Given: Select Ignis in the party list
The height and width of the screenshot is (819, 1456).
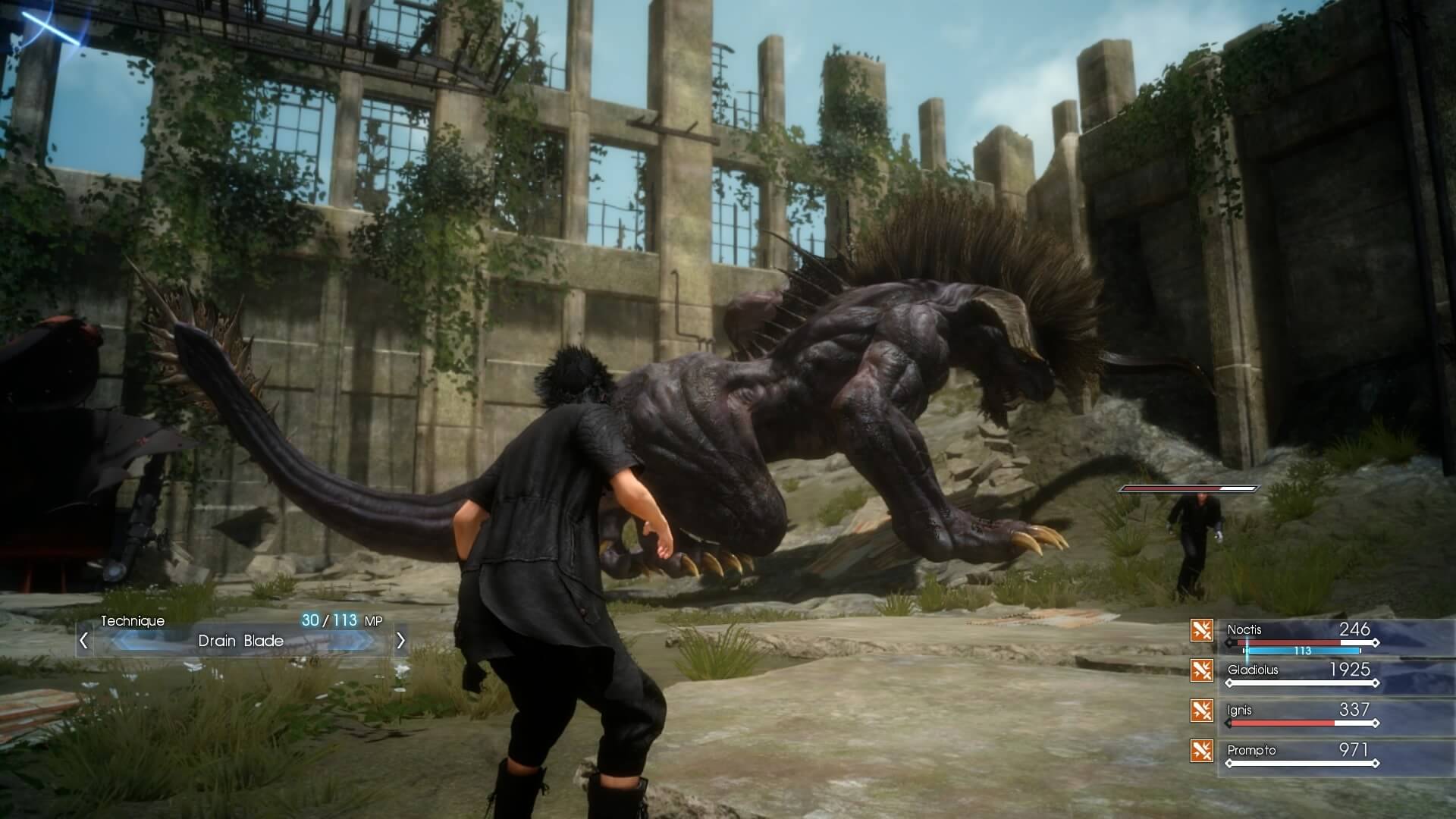Looking at the screenshot, I should point(1240,710).
